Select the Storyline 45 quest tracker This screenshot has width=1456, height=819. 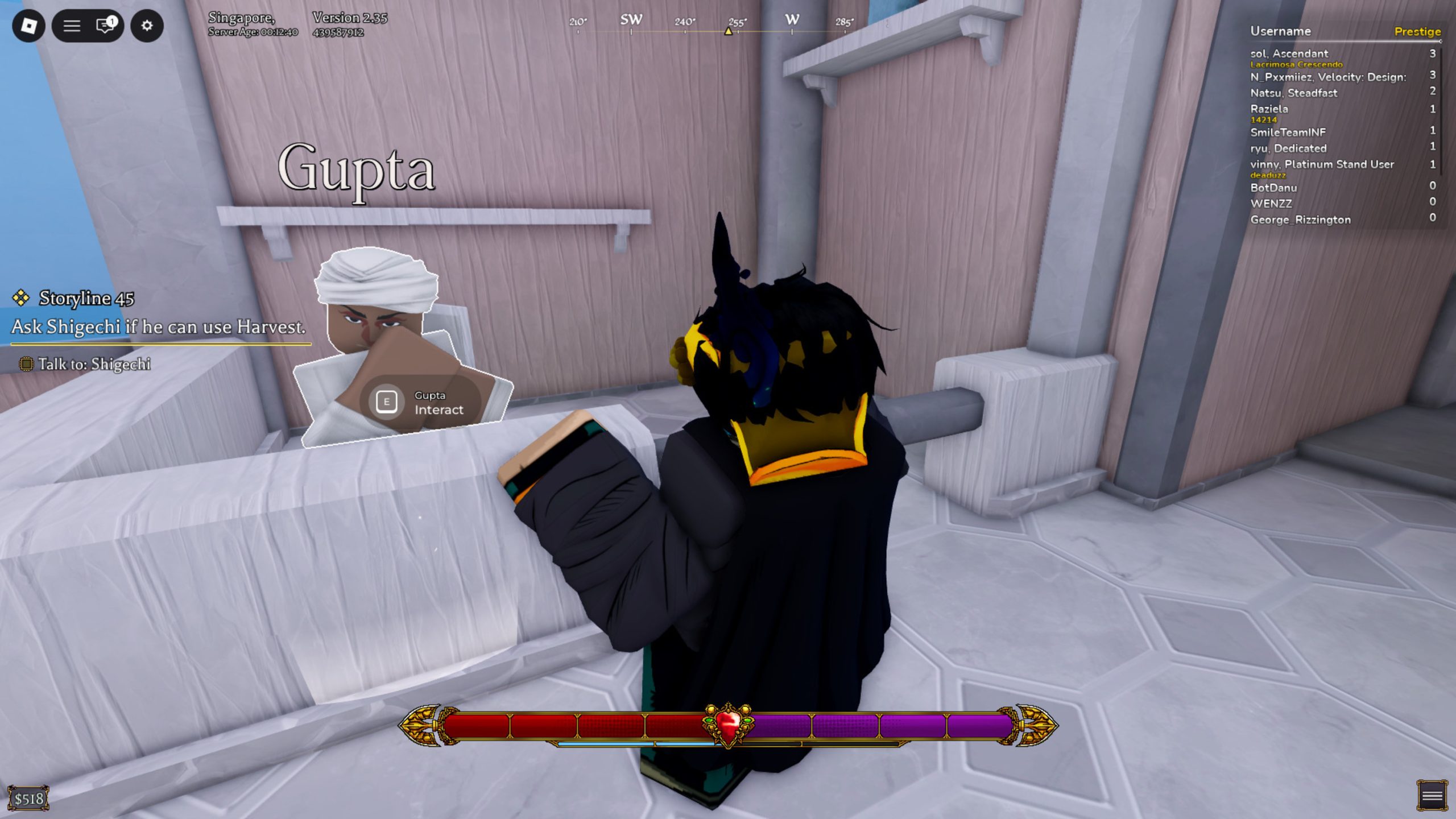(x=86, y=298)
